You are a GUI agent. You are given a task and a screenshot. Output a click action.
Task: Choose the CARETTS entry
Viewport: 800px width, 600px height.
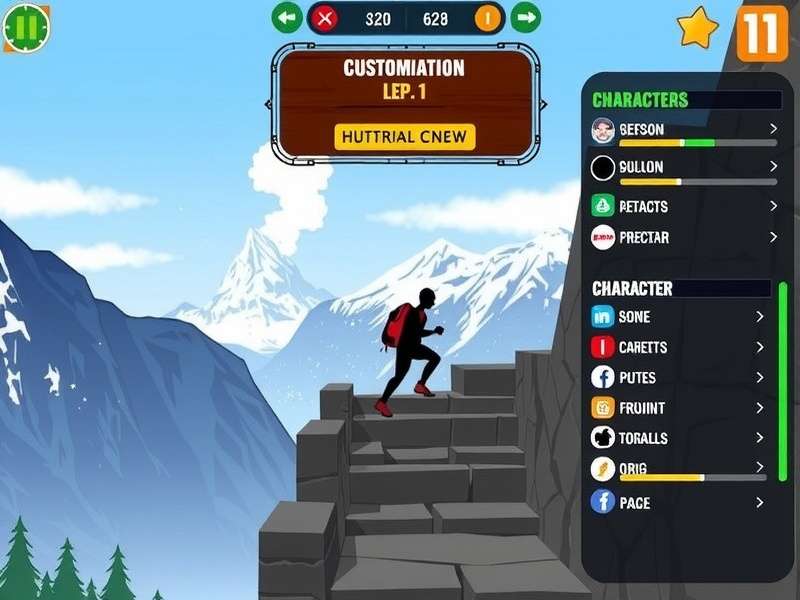click(x=678, y=347)
